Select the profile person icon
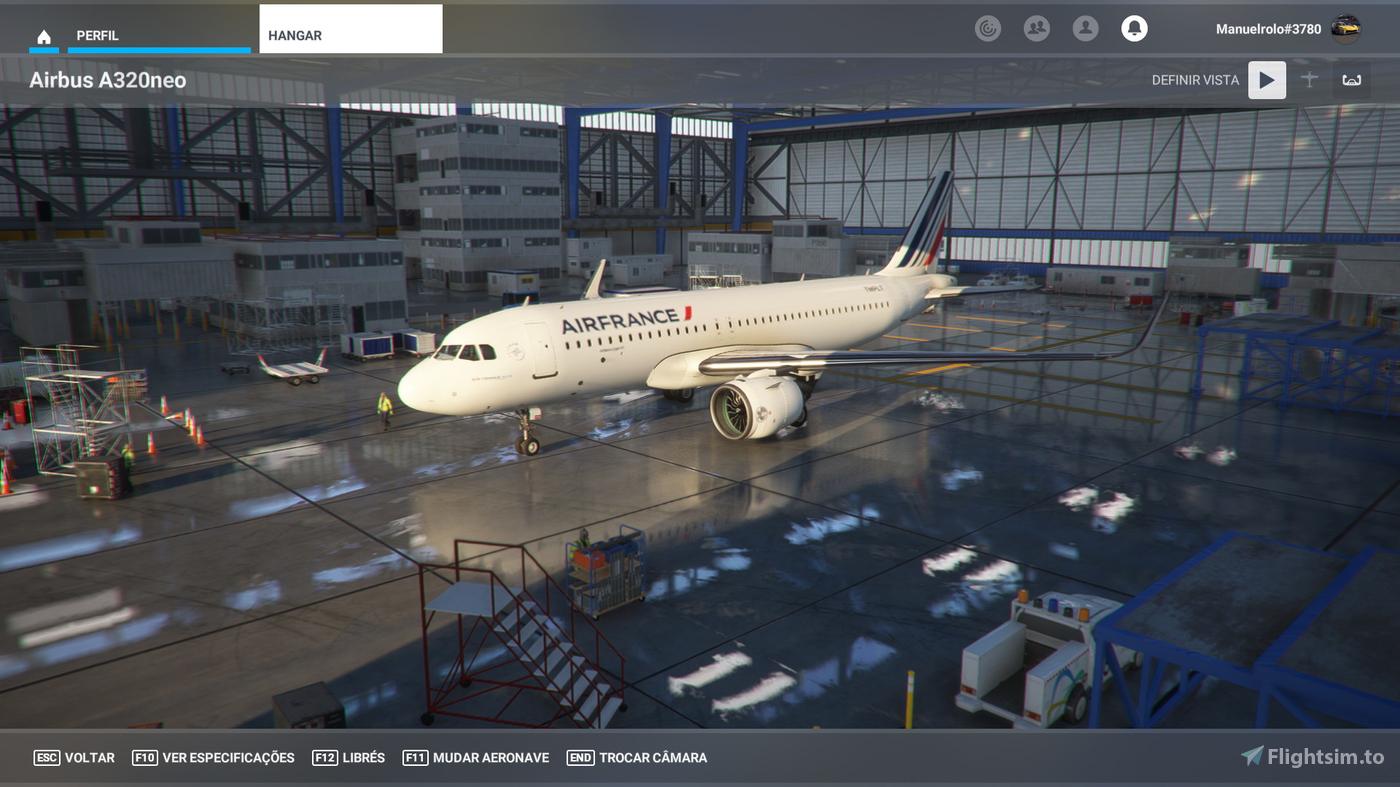The image size is (1400, 787). coord(1086,28)
